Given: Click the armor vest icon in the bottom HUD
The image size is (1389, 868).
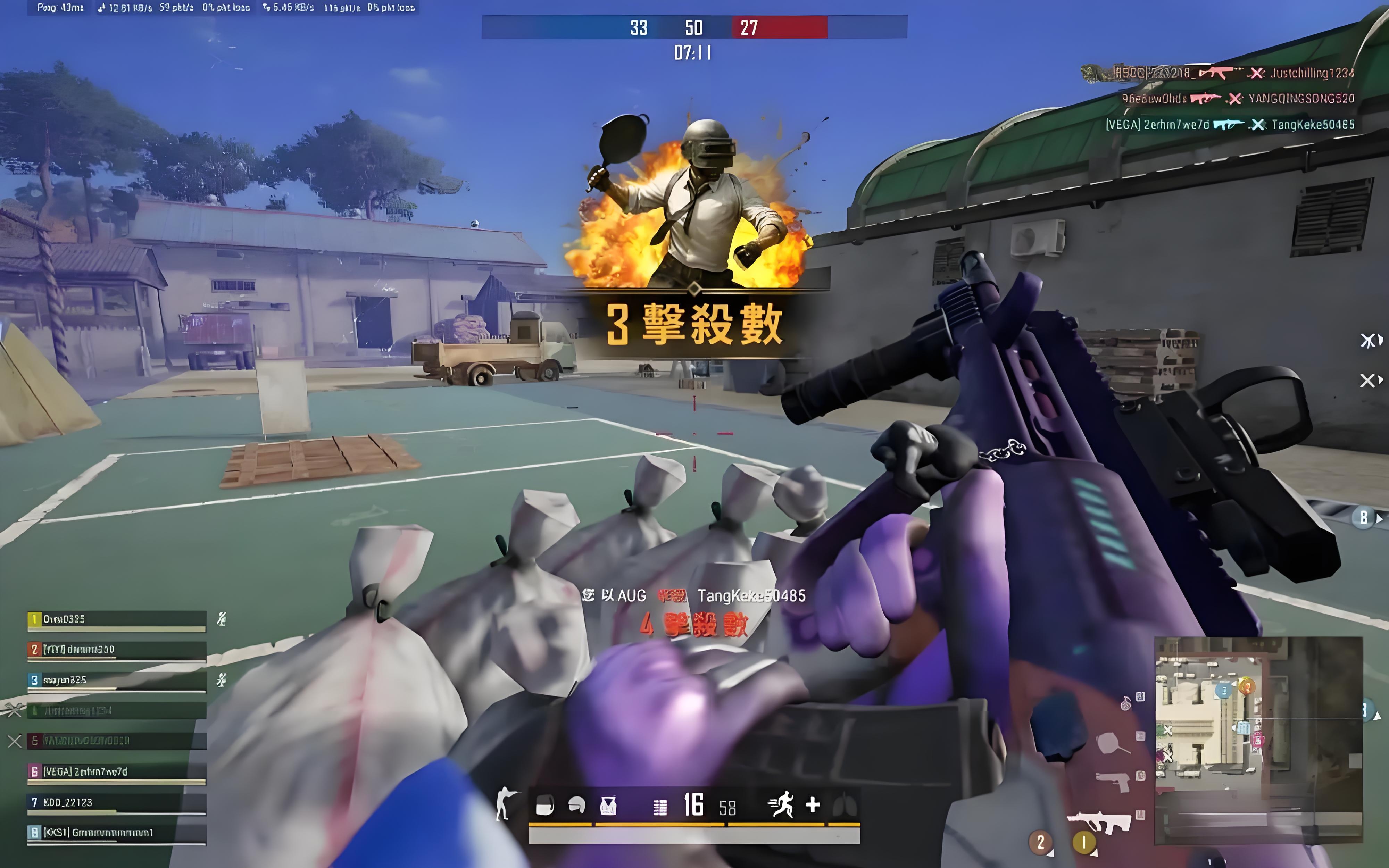Looking at the screenshot, I should pyautogui.click(x=608, y=805).
